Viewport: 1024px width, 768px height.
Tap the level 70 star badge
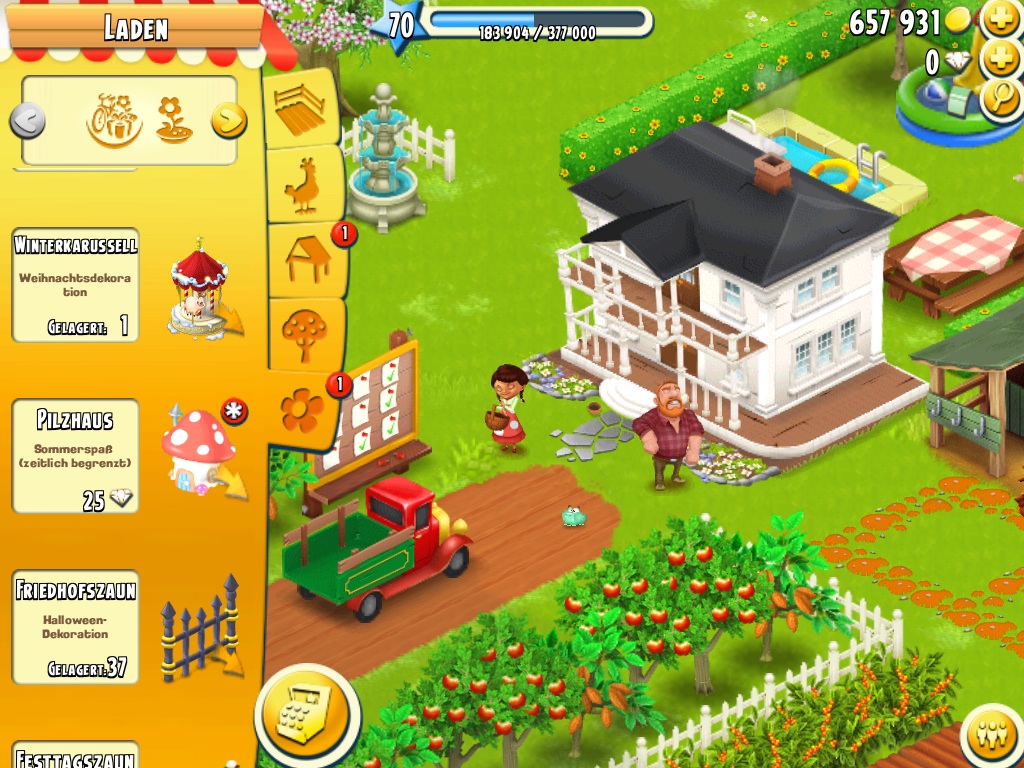click(400, 24)
